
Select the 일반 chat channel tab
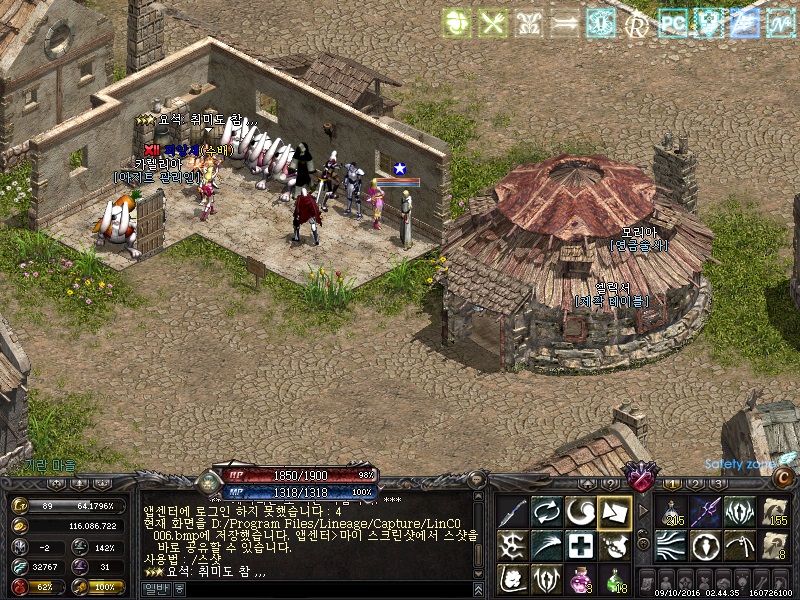click(158, 589)
